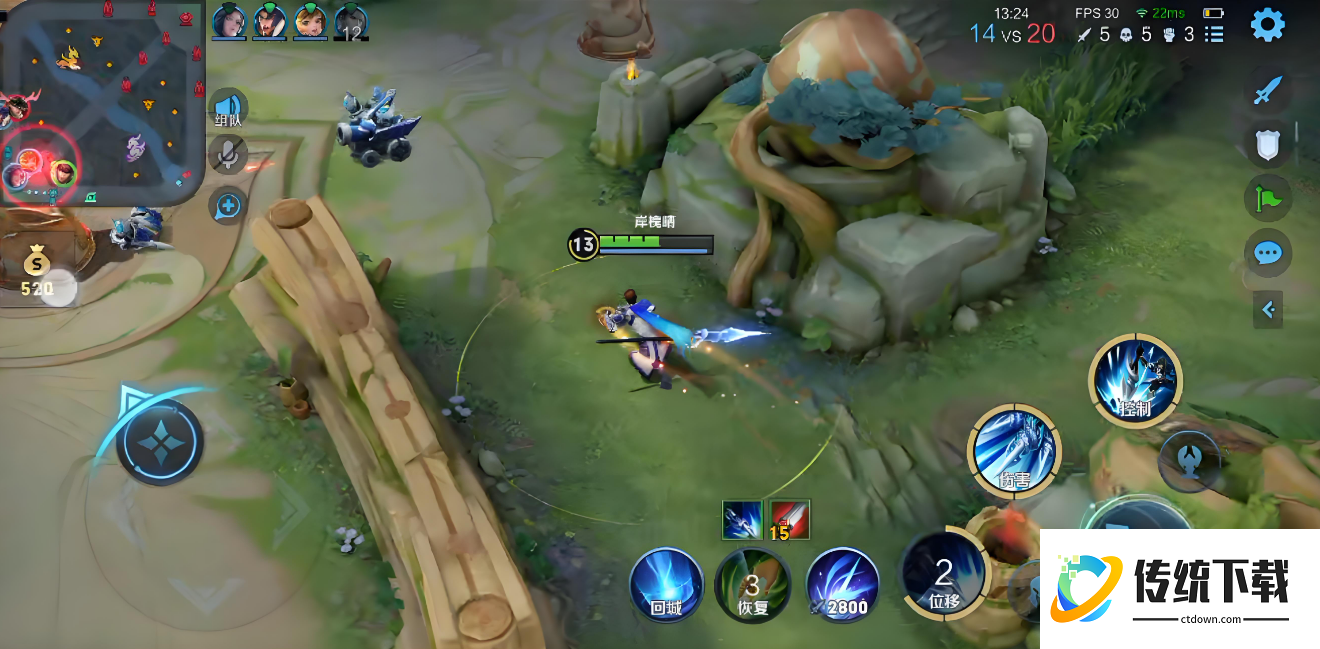This screenshot has height=649, width=1320.
Task: Cast the 伤害 damage skill
Action: 1014,449
